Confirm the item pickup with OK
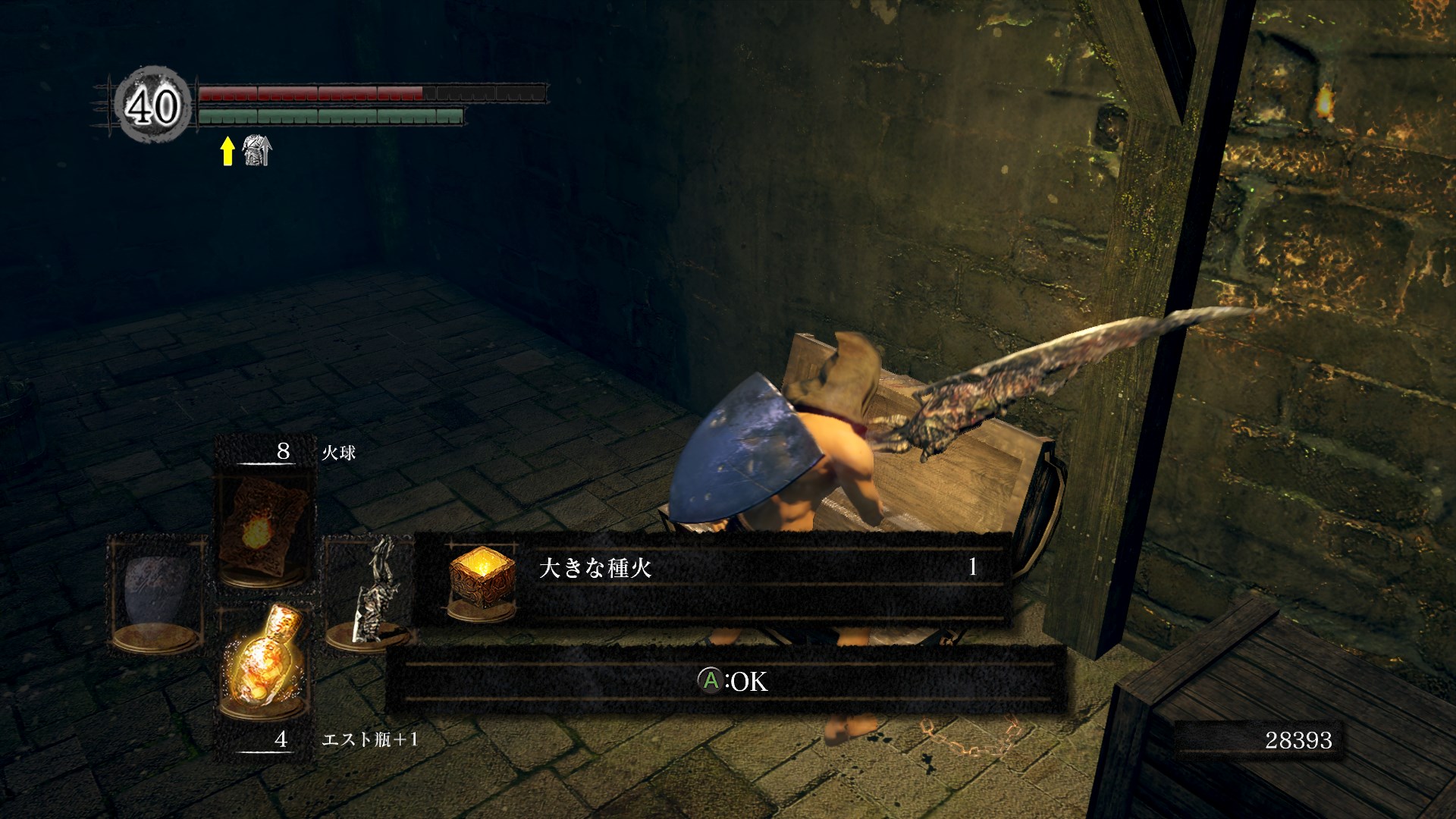Screen dimensions: 1456x819 732,680
